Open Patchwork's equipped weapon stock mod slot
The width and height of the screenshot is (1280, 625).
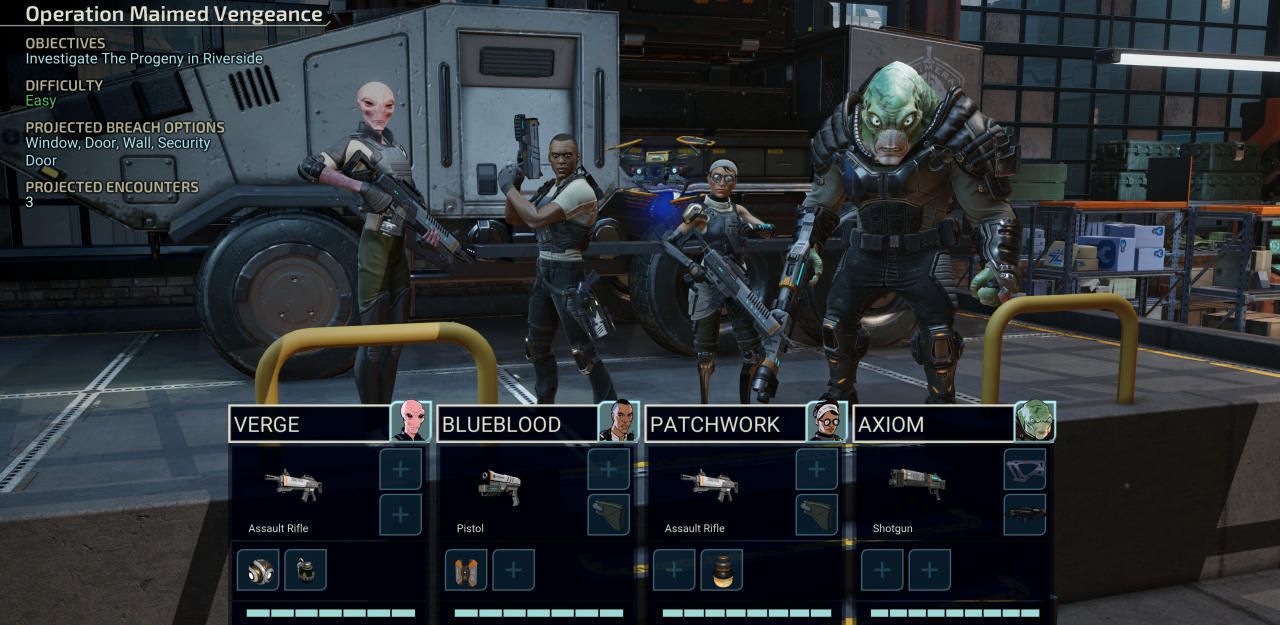click(x=817, y=515)
